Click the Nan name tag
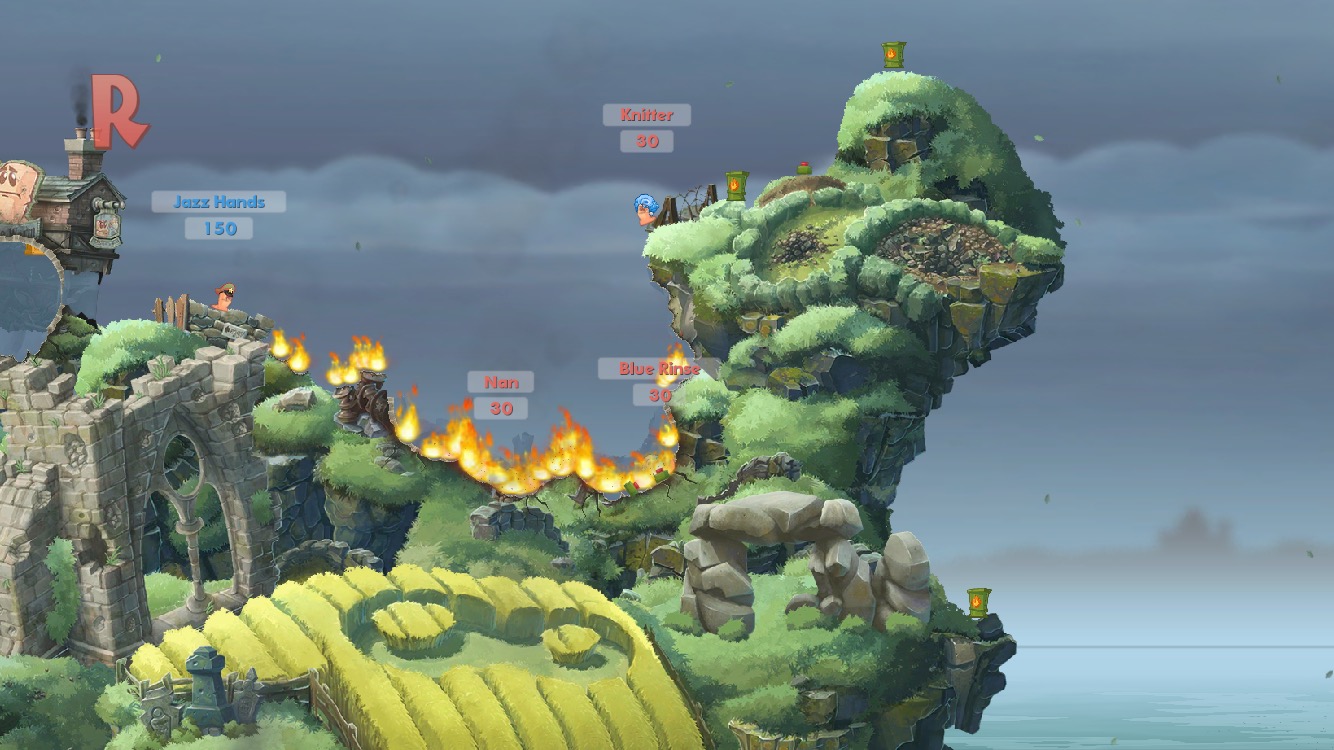 (501, 381)
